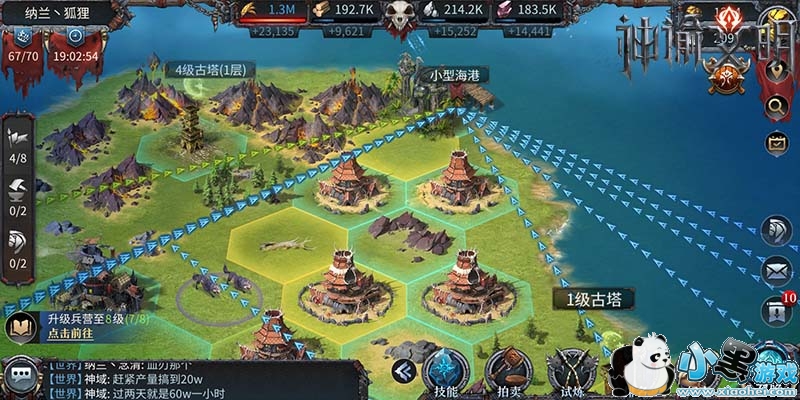The width and height of the screenshot is (800, 400).
Task: Open the calendar events icon
Action: 776,144
